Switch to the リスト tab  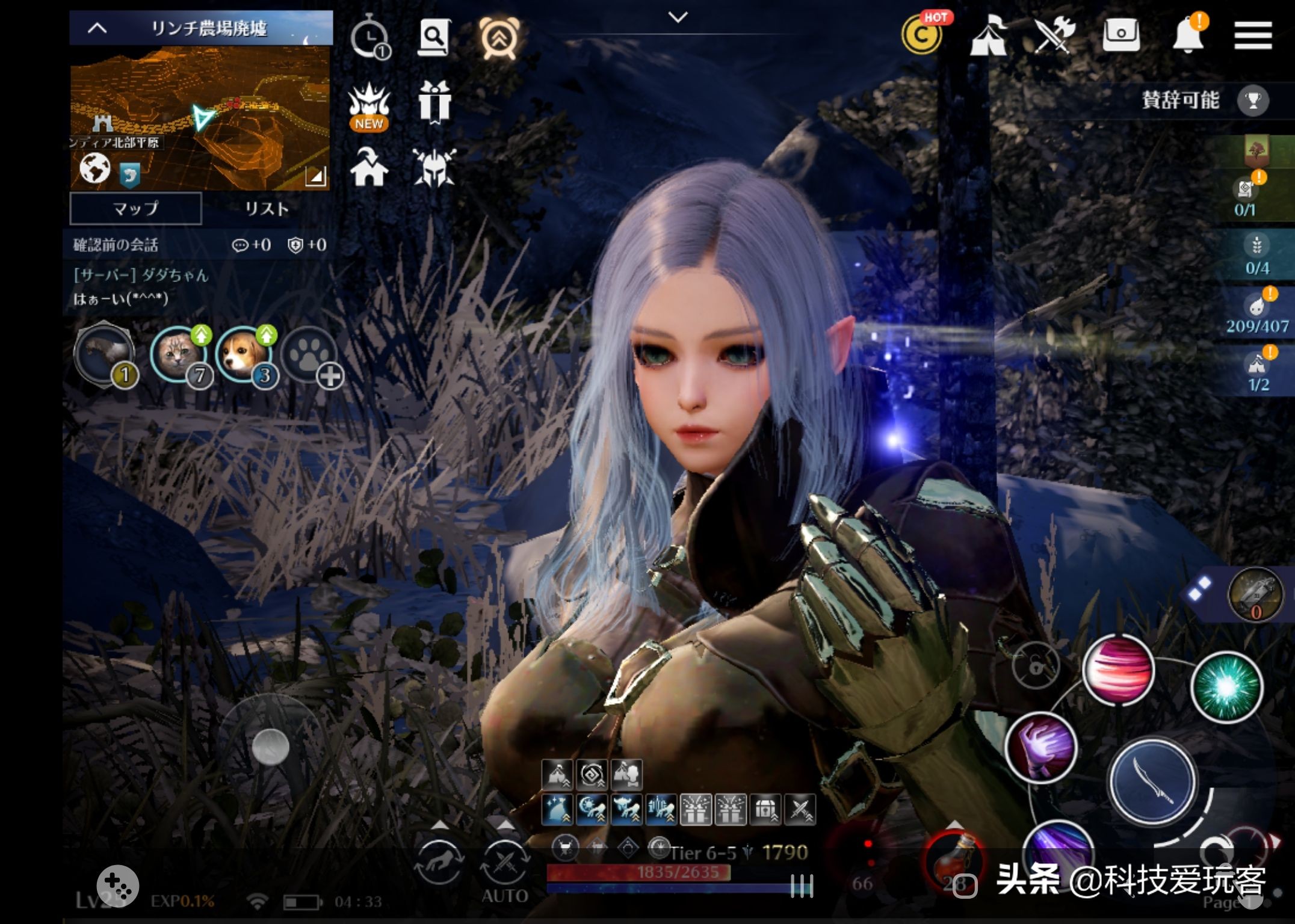[267, 209]
